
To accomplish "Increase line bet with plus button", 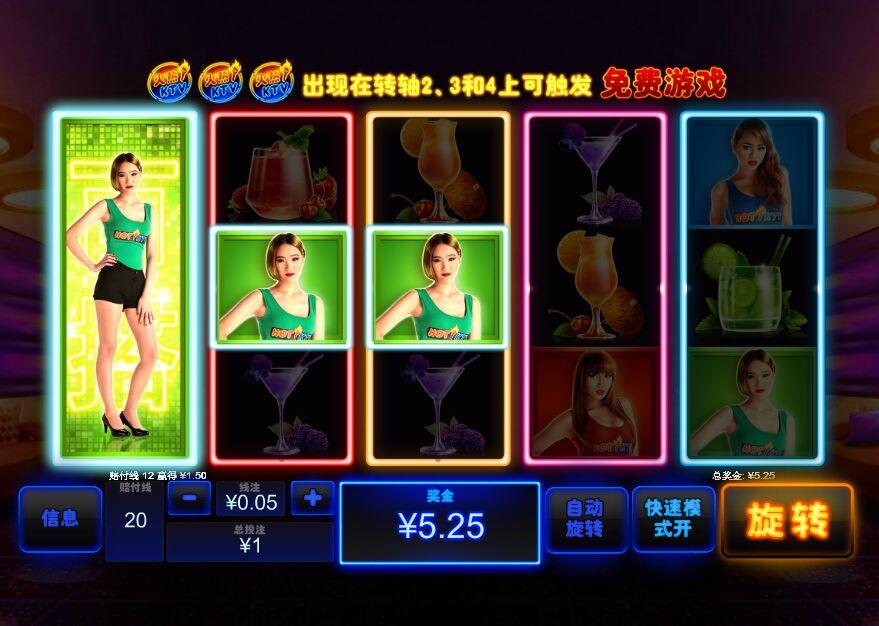I will [312, 498].
